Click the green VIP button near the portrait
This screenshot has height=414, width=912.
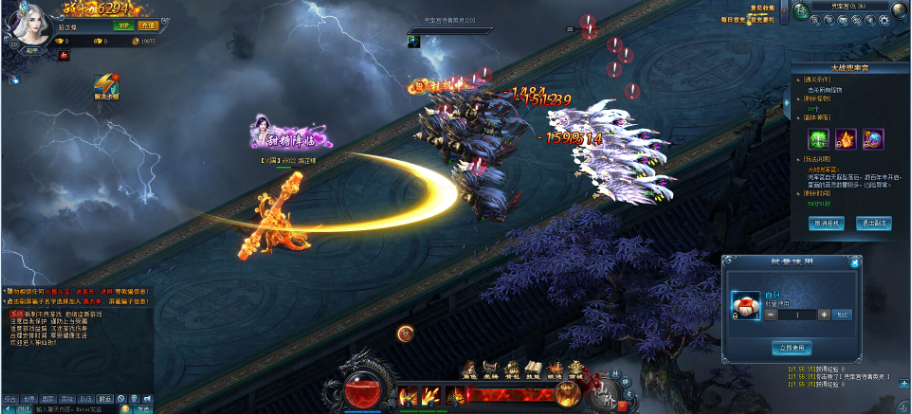pos(124,25)
